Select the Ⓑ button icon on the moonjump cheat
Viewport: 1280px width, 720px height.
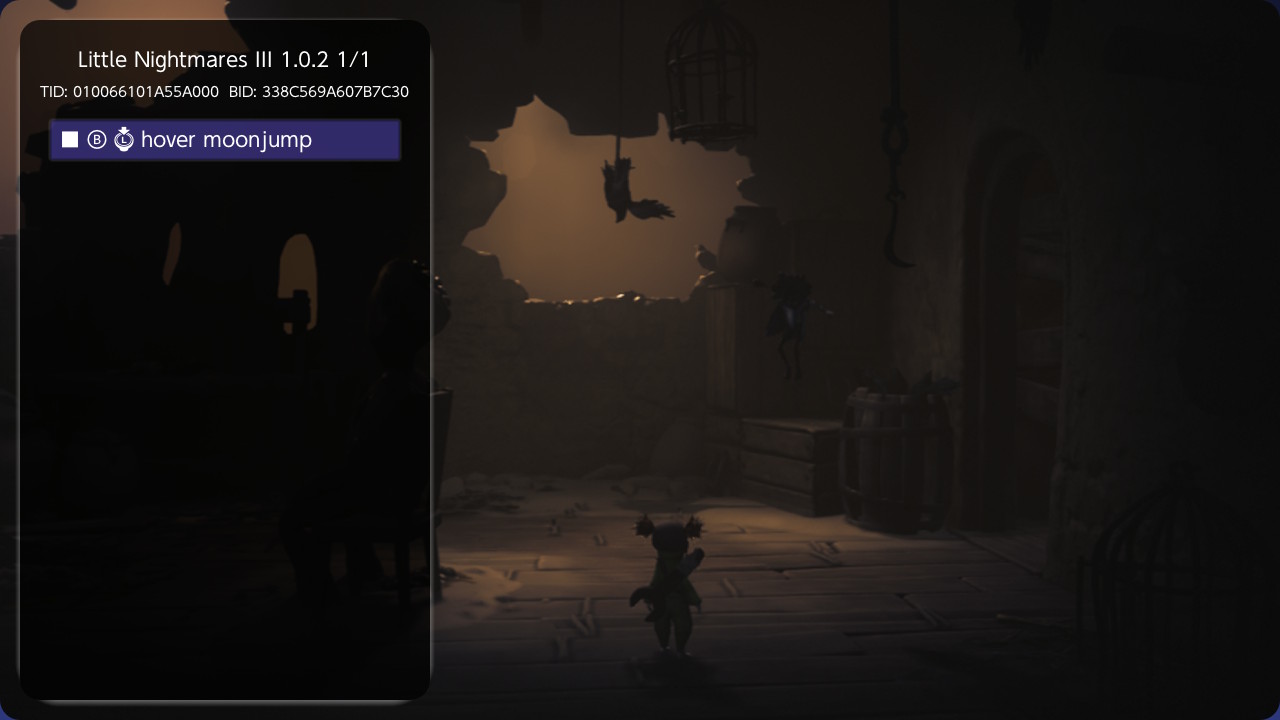point(96,139)
